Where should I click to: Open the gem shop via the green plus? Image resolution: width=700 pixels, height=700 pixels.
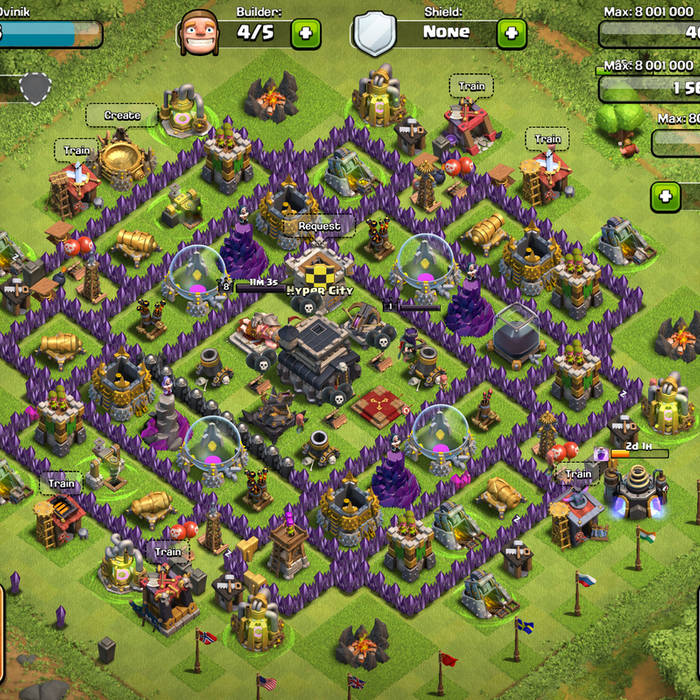pyautogui.click(x=665, y=196)
